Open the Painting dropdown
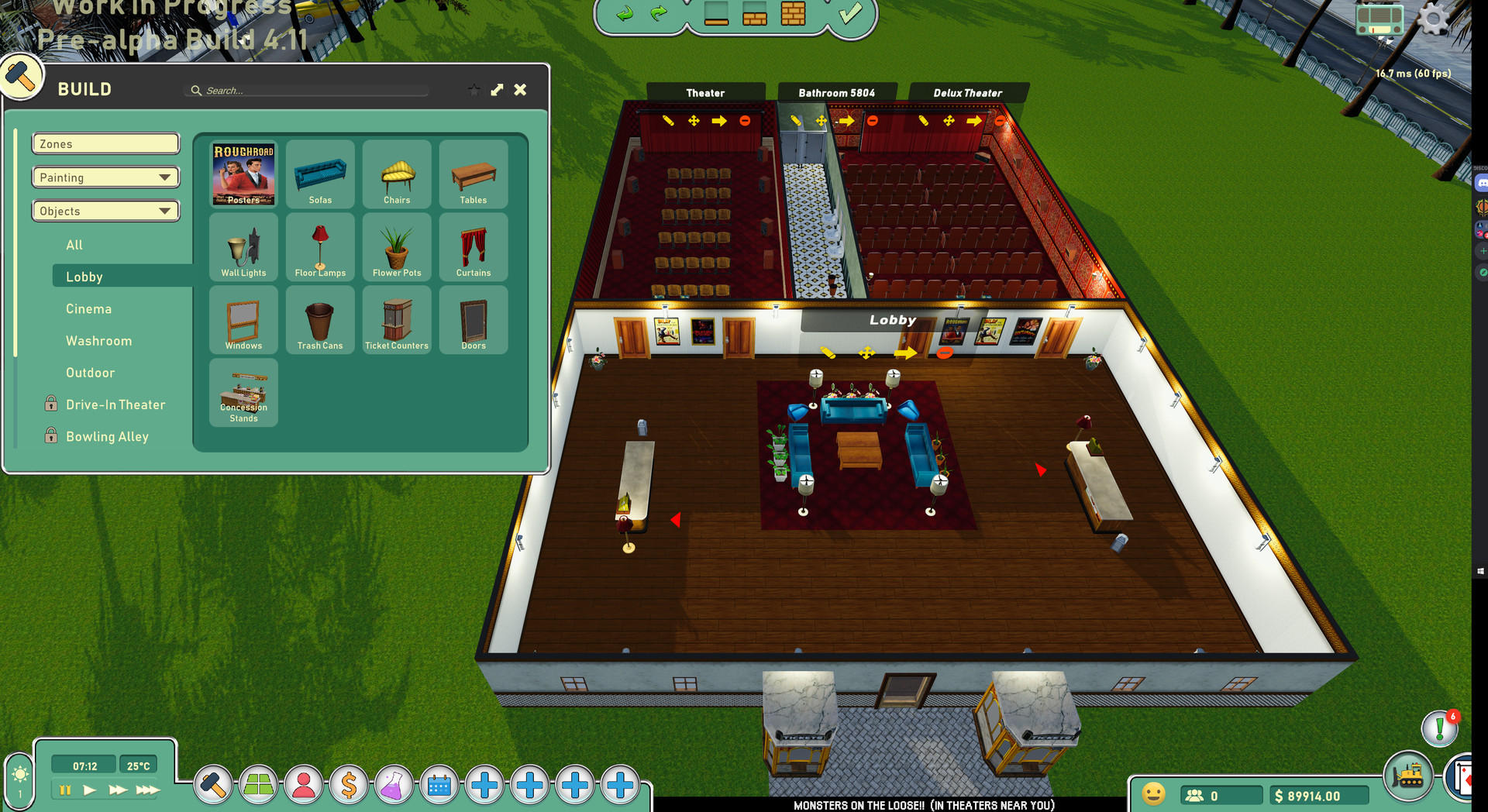Viewport: 1488px width, 812px height. (105, 177)
